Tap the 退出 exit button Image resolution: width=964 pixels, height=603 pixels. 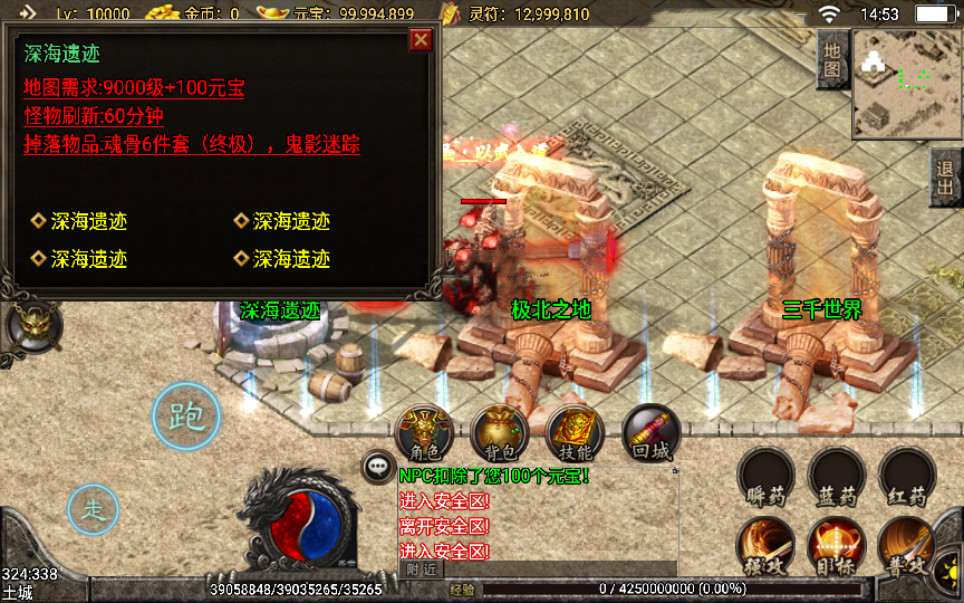pos(945,178)
